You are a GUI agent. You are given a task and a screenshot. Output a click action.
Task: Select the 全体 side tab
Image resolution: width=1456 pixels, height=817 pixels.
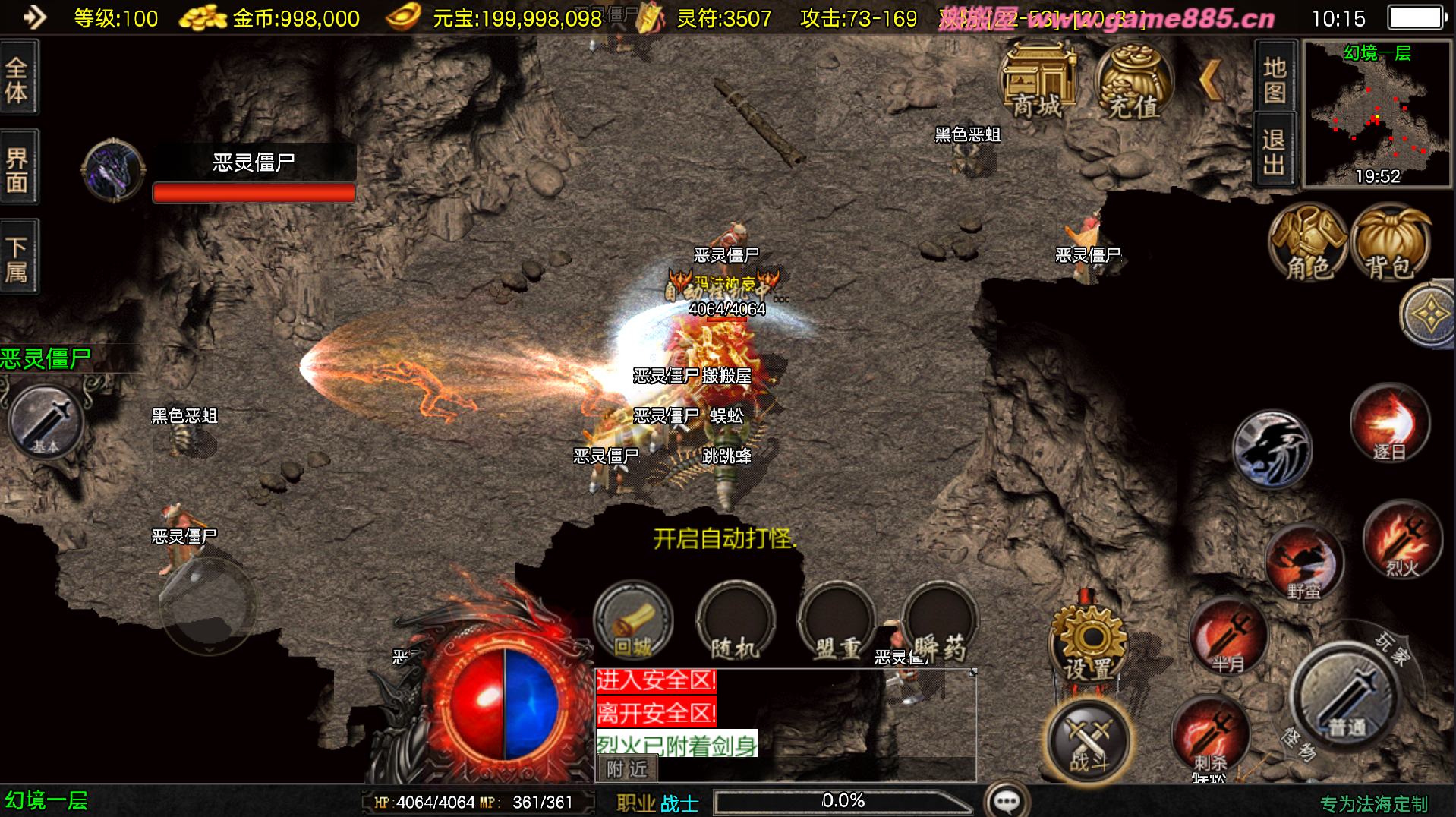click(x=17, y=79)
